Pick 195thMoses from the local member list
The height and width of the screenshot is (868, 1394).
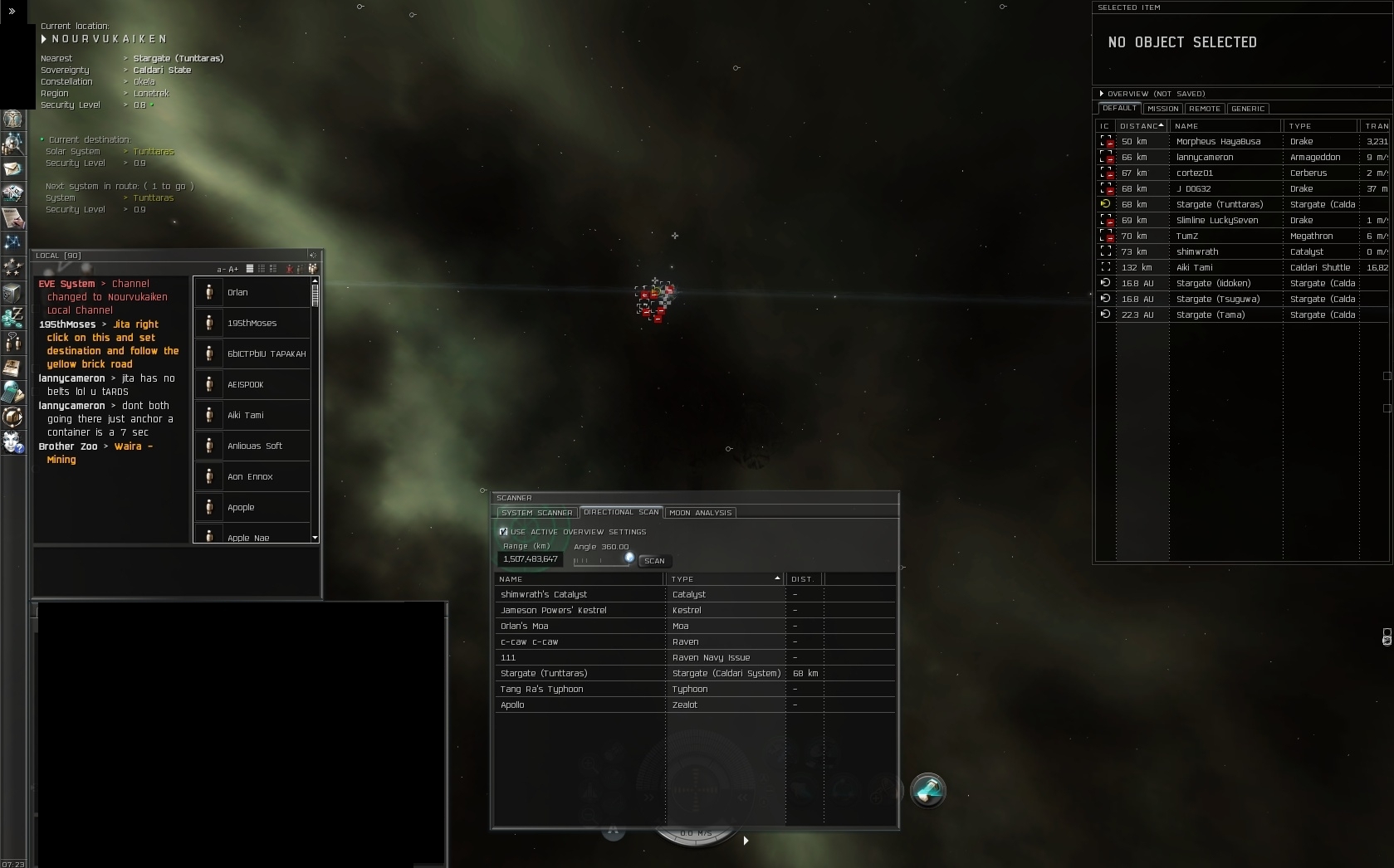pos(252,323)
